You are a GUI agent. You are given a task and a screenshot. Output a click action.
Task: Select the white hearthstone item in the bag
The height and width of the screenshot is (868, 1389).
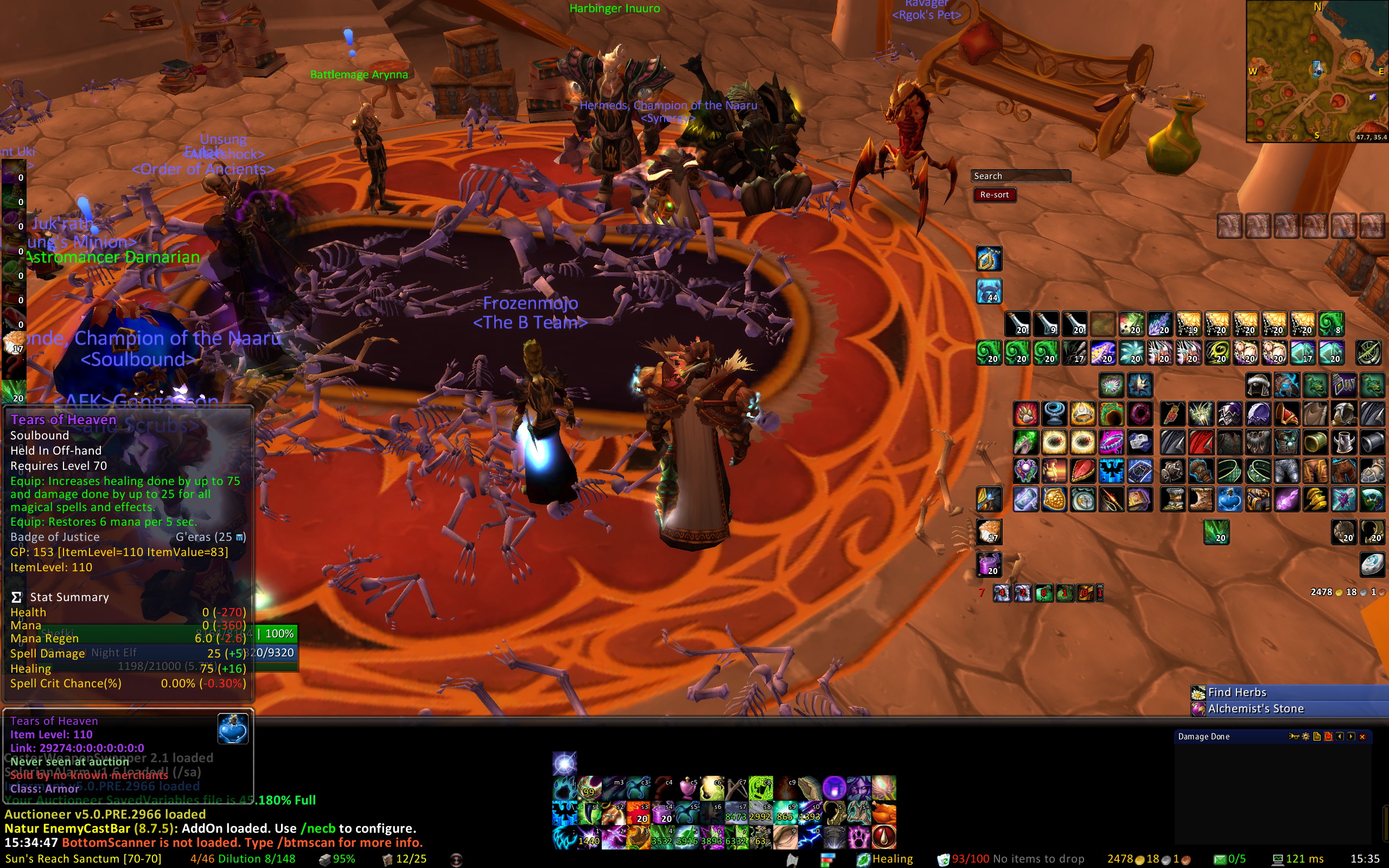tap(1372, 564)
